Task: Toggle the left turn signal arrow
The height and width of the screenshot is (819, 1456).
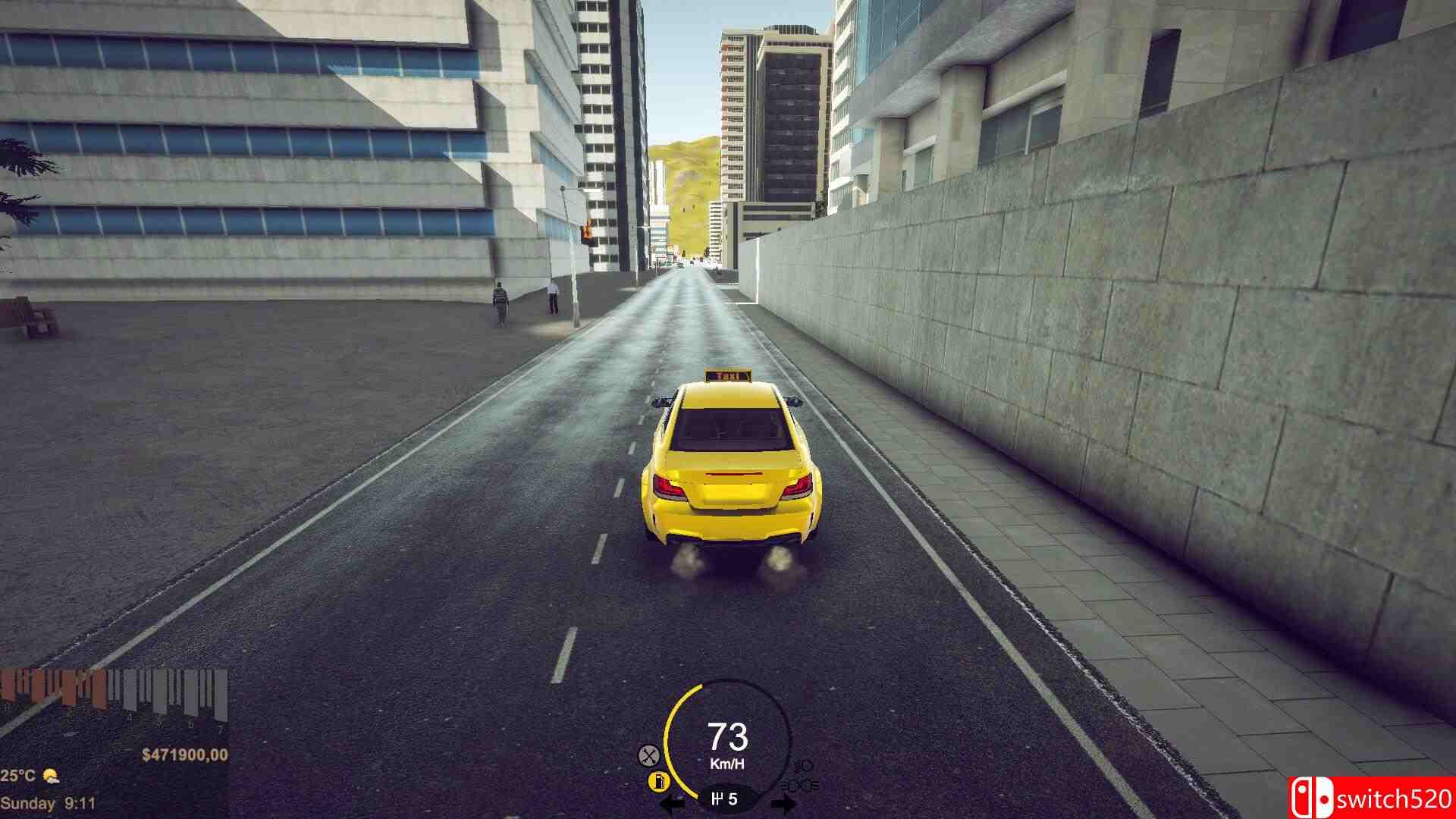Action: pyautogui.click(x=670, y=801)
